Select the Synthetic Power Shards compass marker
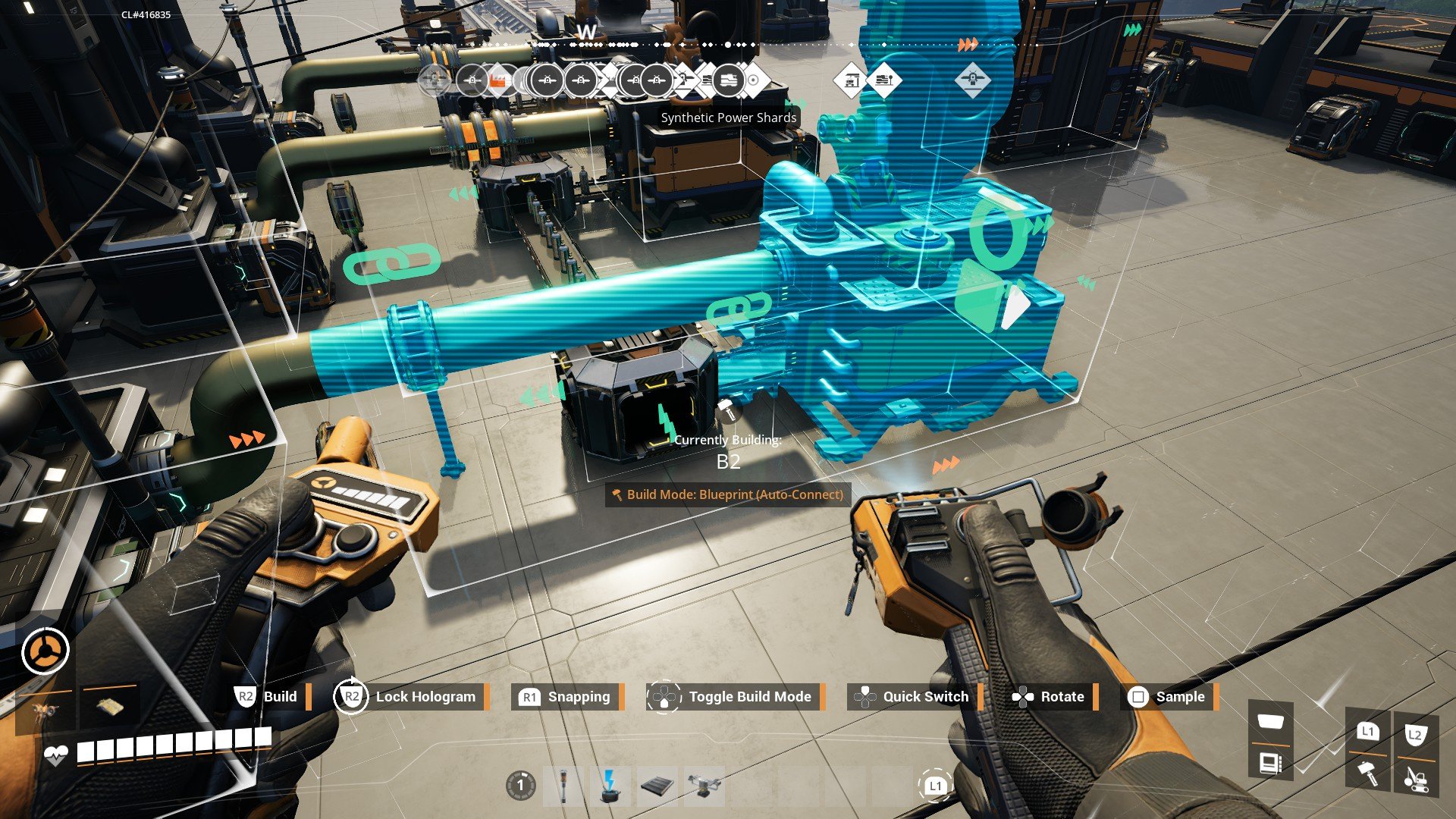The image size is (1456, 819). pos(728,80)
